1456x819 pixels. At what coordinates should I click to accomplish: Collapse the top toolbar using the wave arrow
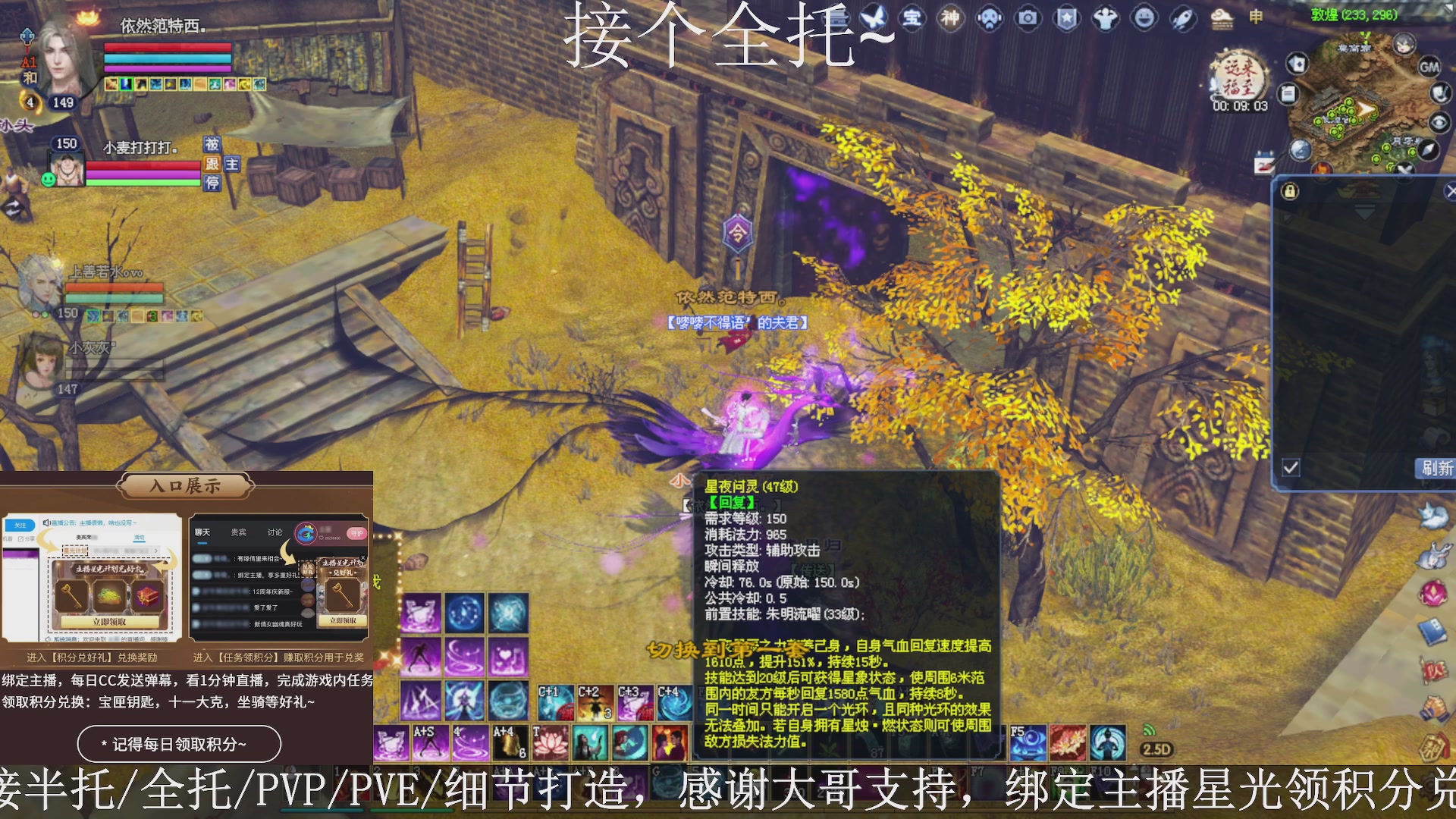pyautogui.click(x=877, y=36)
